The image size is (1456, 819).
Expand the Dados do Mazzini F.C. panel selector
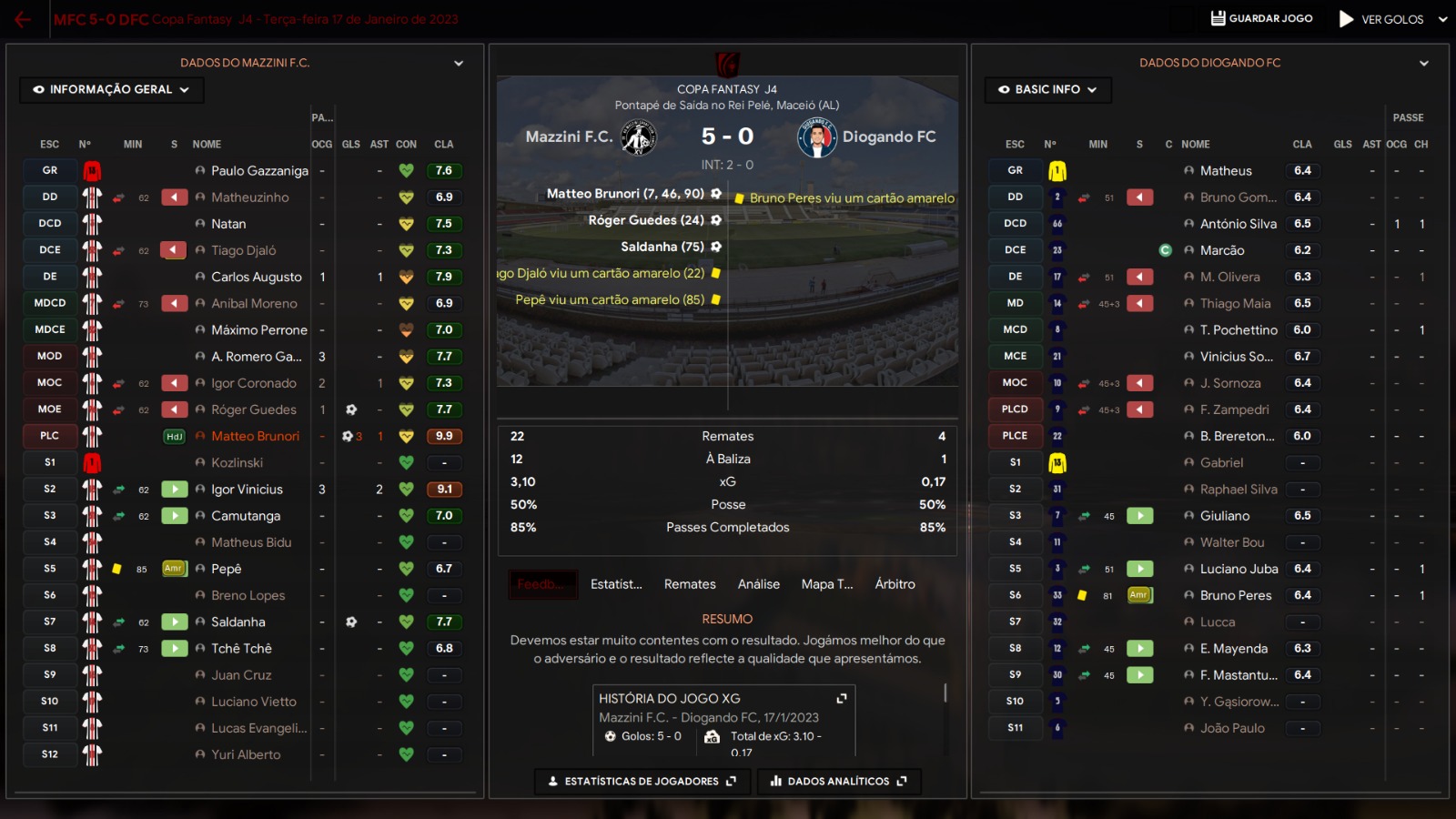[459, 63]
